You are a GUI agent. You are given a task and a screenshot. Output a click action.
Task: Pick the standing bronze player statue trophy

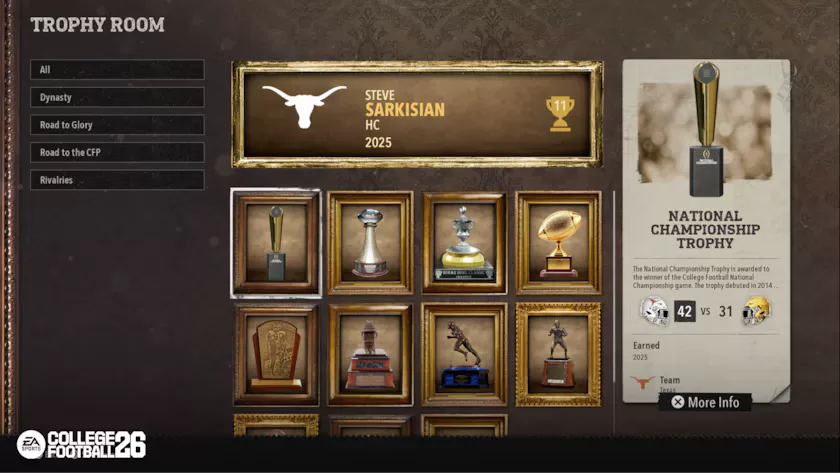click(558, 355)
